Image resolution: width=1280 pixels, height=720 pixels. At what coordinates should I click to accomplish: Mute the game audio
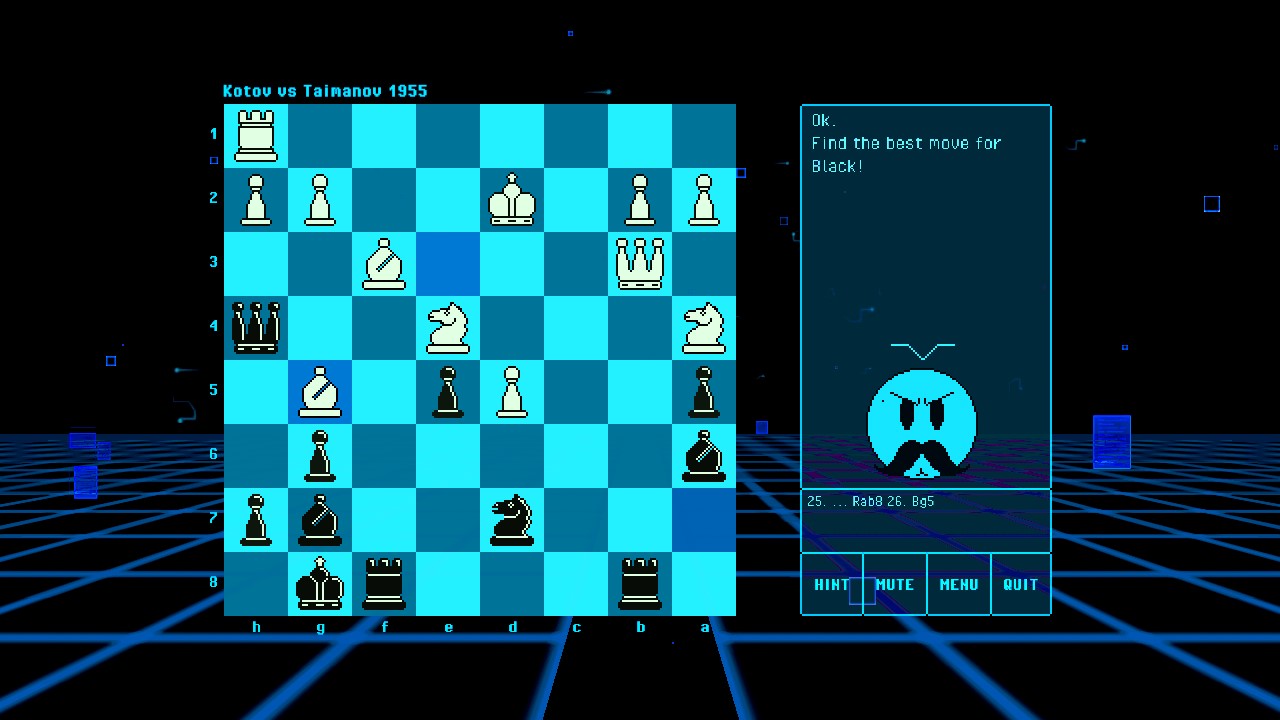pos(894,584)
